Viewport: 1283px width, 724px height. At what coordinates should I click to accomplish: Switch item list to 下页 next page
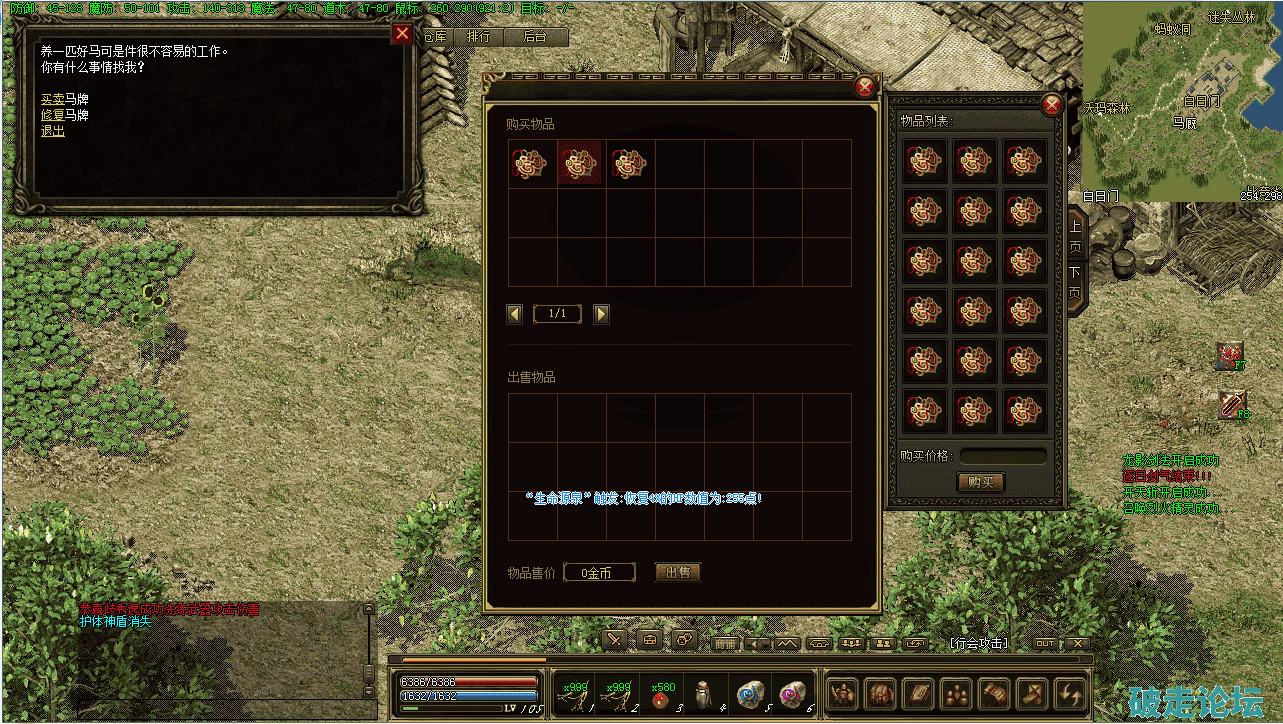[1075, 282]
